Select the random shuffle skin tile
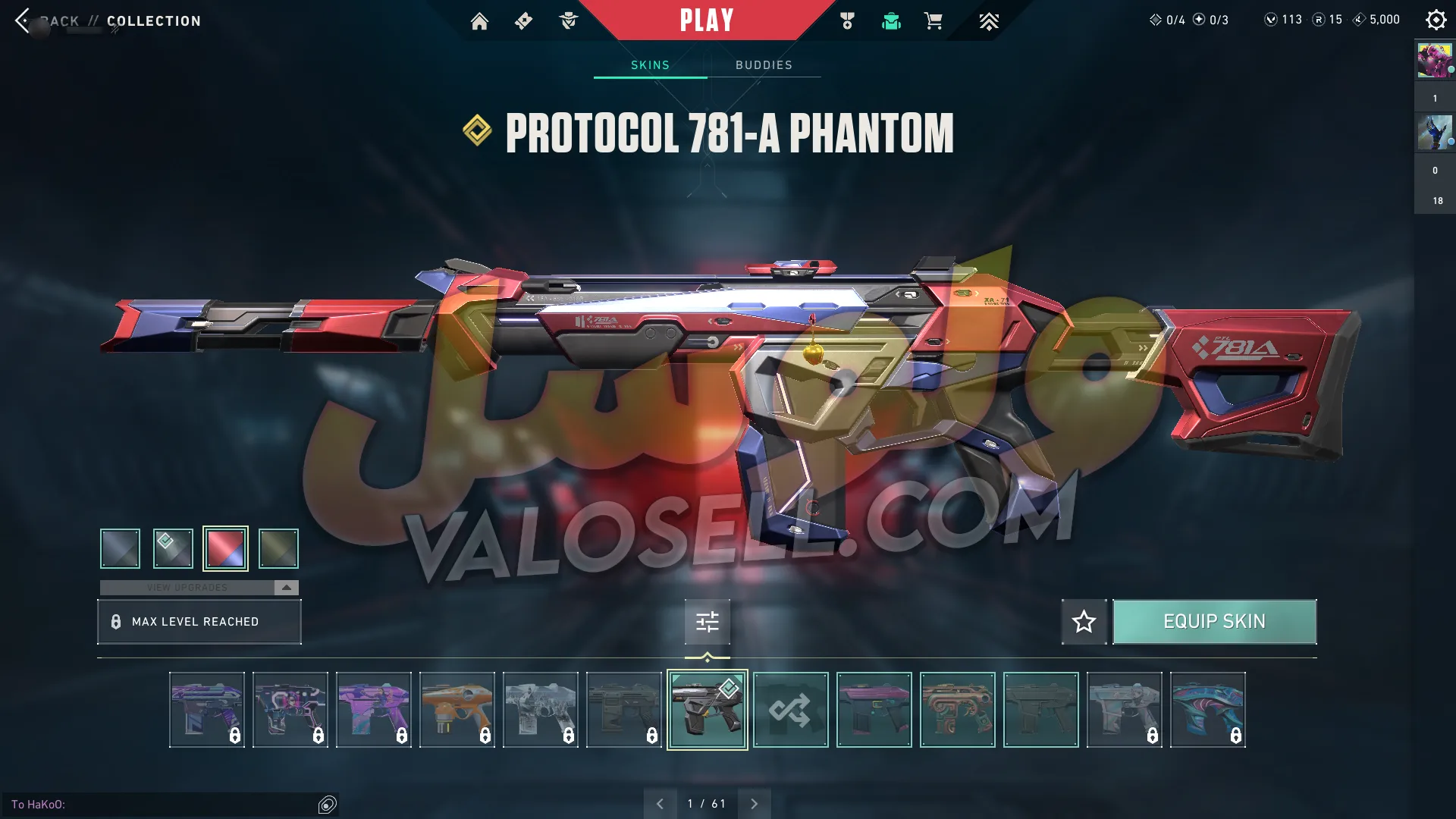Viewport: 1456px width, 819px height. 790,710
